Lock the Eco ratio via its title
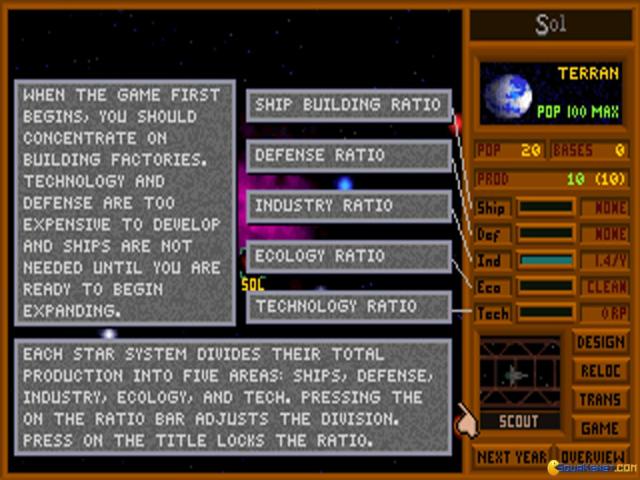 tap(492, 287)
